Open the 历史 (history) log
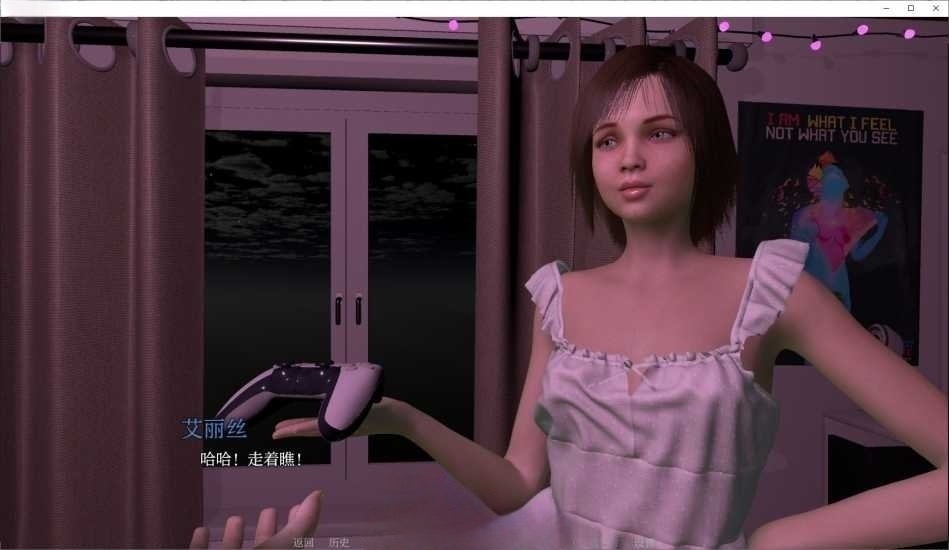Screen dimensions: 949x550 [x=339, y=543]
